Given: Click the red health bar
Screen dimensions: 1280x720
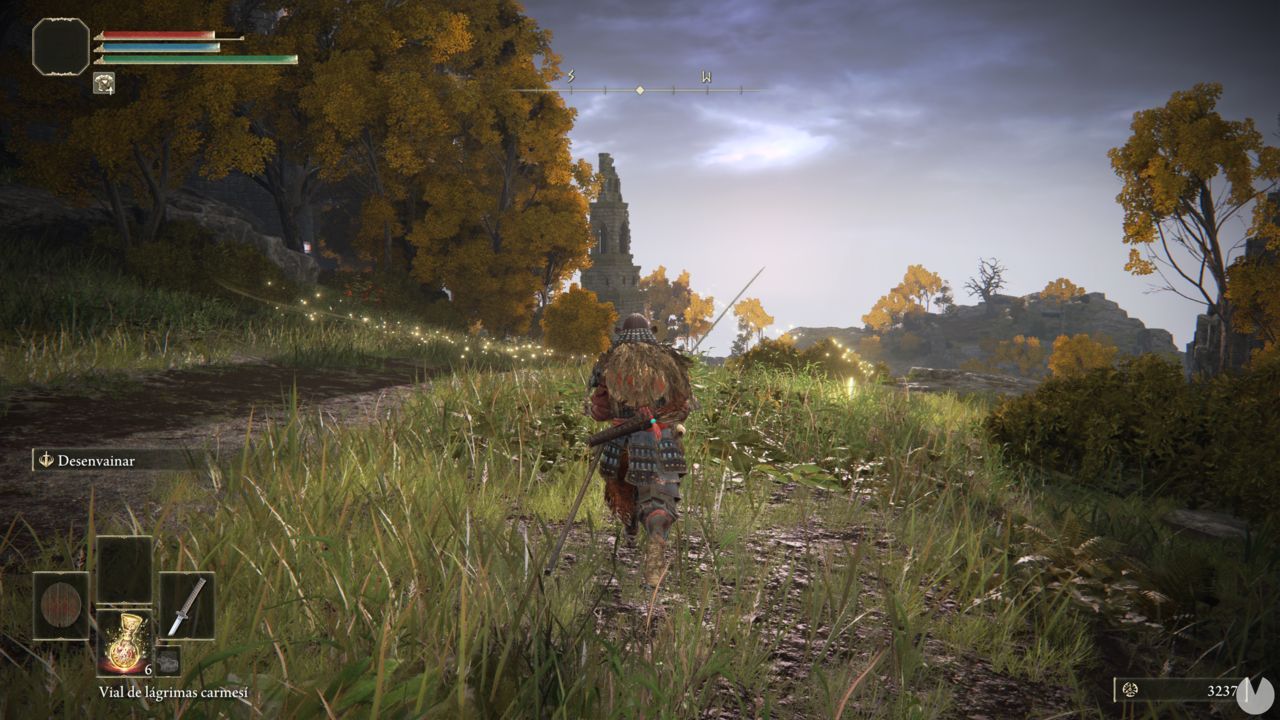Looking at the screenshot, I should tap(155, 34).
